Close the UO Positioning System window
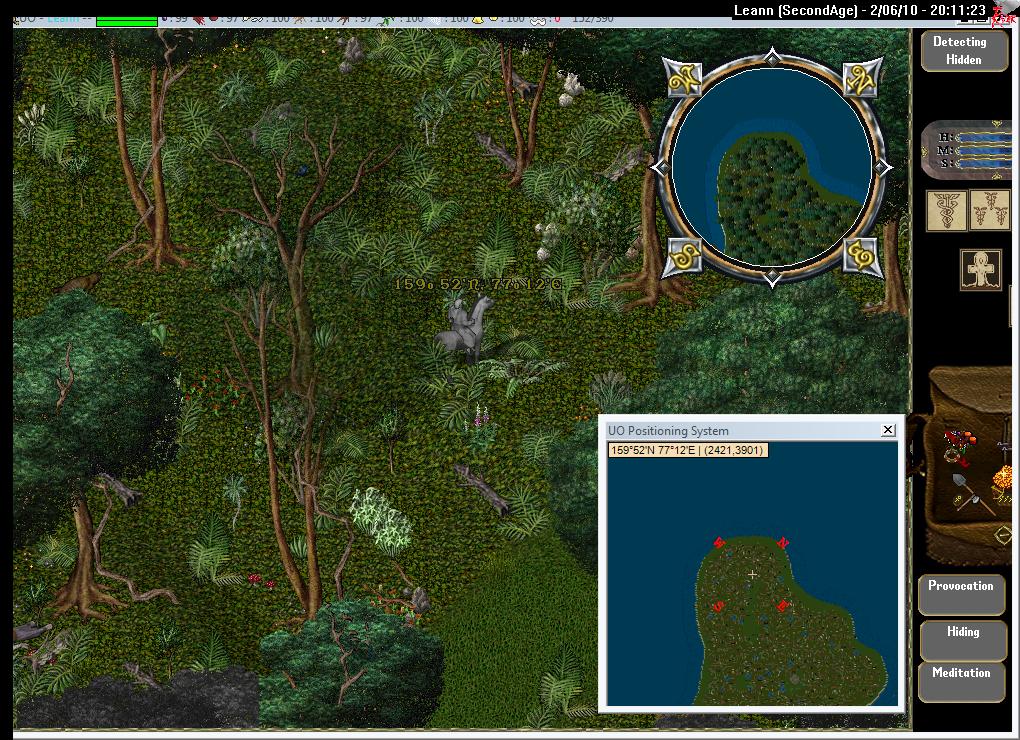 pos(887,430)
